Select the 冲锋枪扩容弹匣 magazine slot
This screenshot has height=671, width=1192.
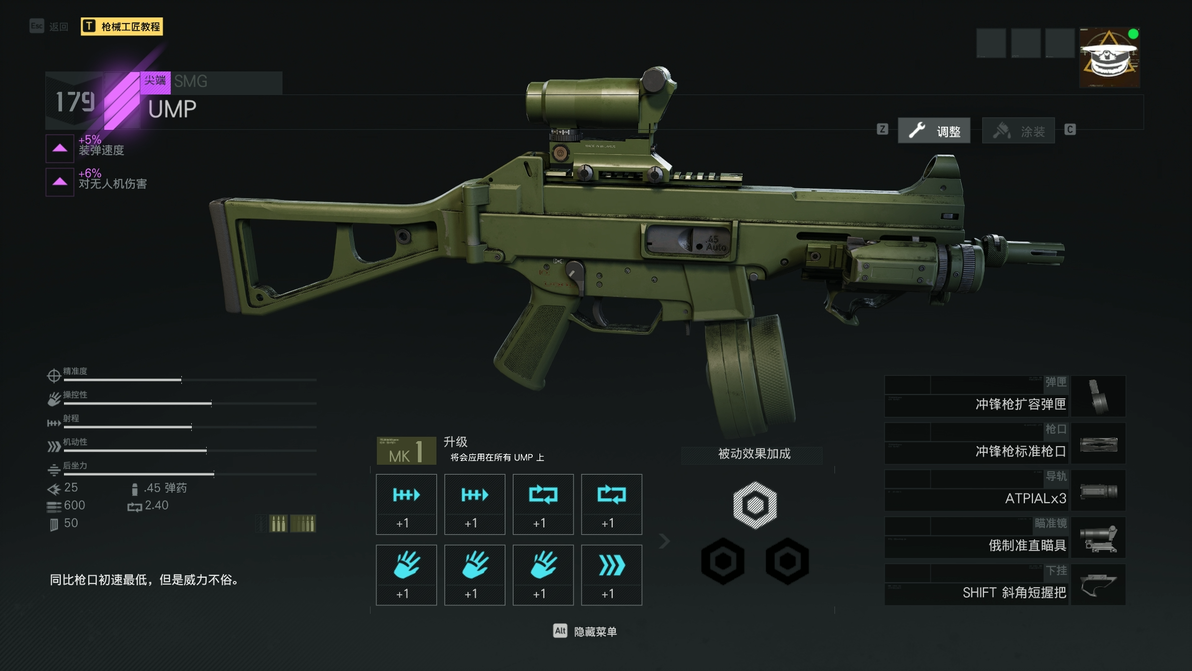1004,397
